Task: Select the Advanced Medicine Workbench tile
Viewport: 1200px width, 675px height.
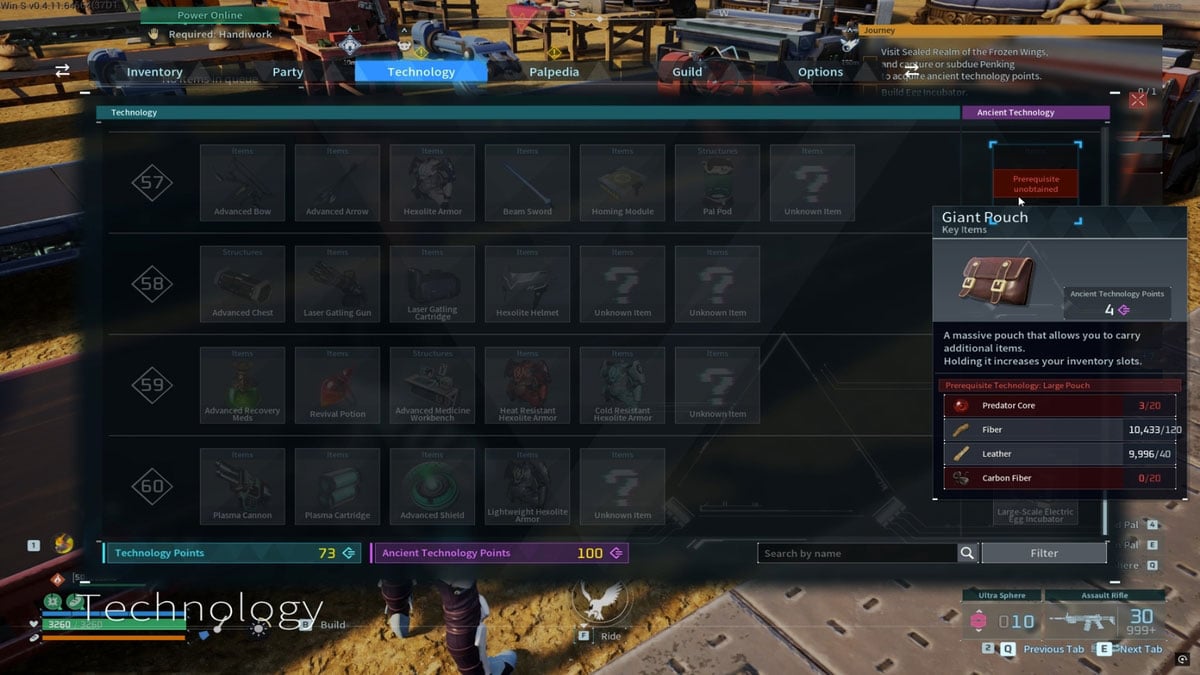Action: tap(432, 385)
